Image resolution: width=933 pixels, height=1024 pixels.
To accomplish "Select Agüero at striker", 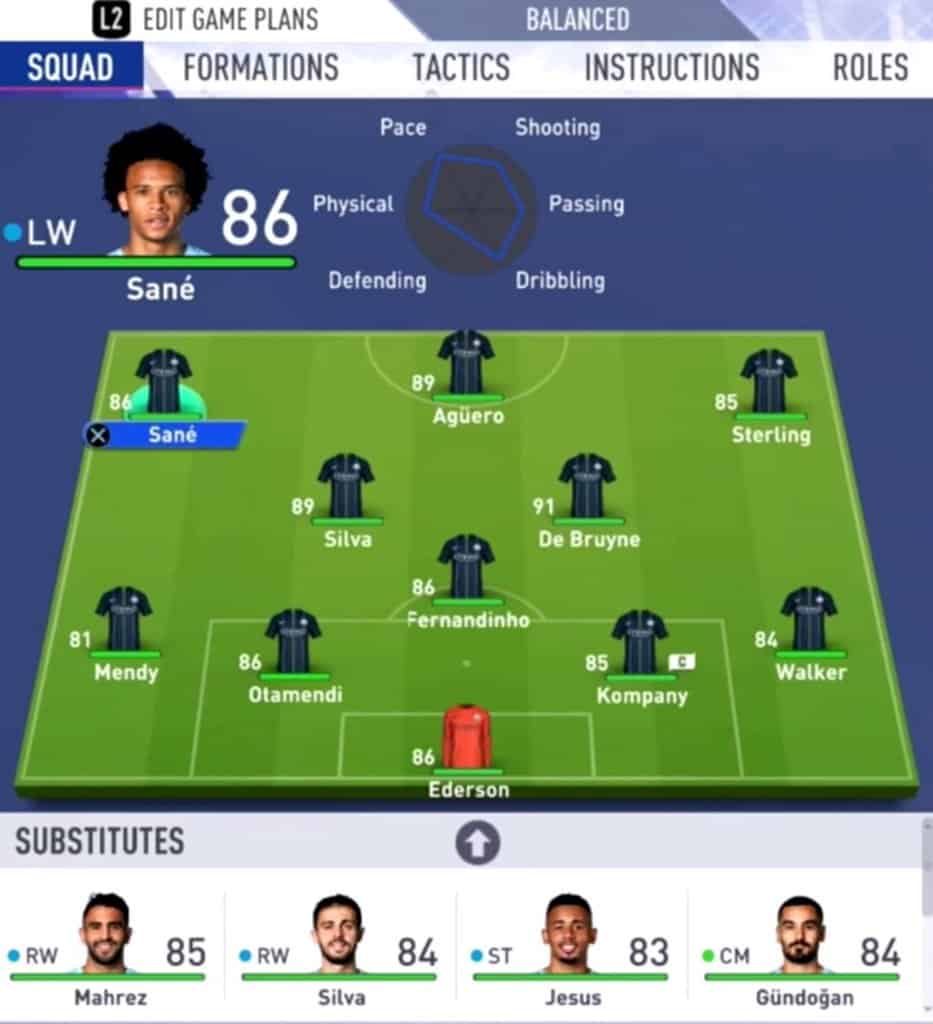I will point(466,364).
